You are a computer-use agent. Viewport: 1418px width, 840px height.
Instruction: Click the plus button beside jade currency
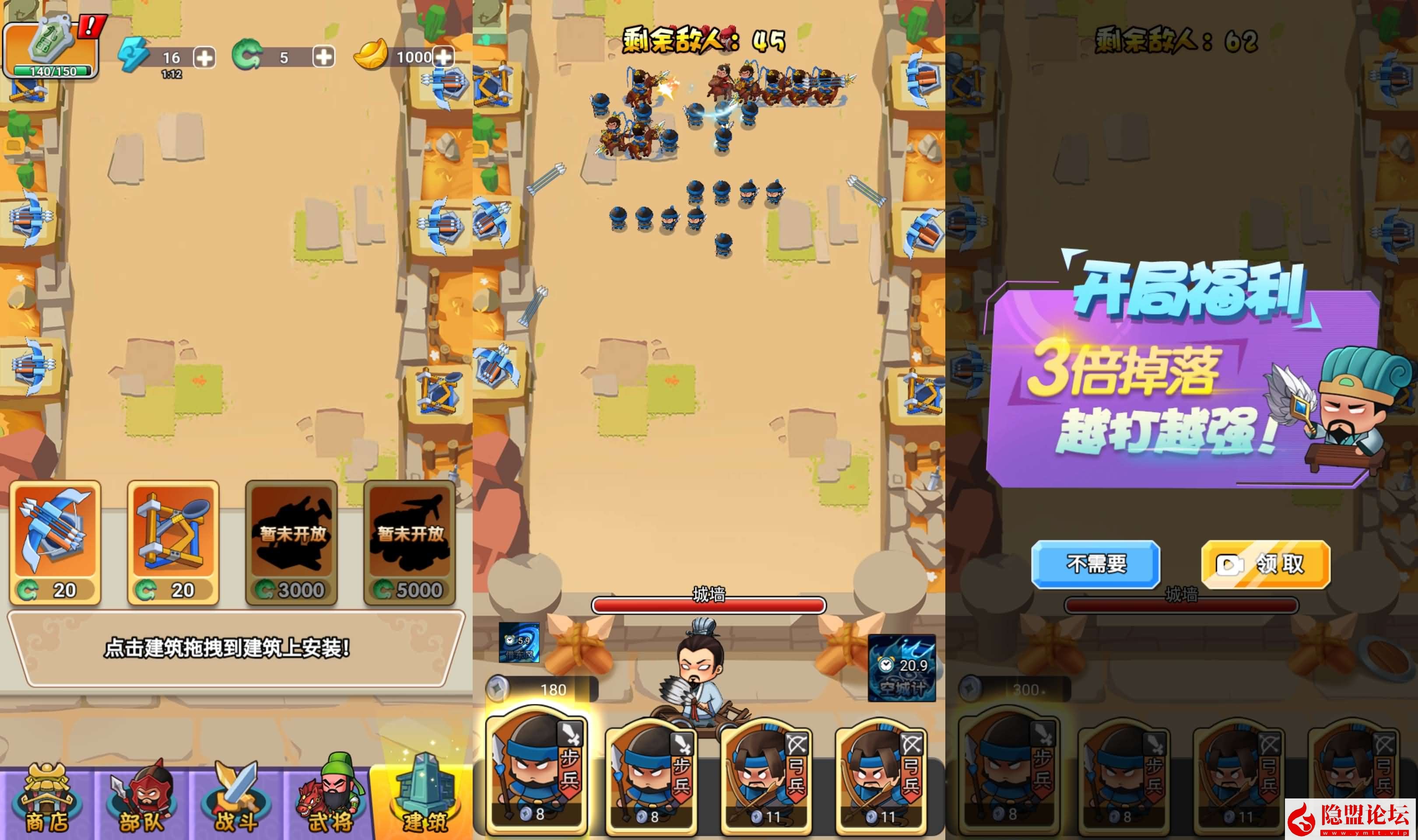(323, 57)
